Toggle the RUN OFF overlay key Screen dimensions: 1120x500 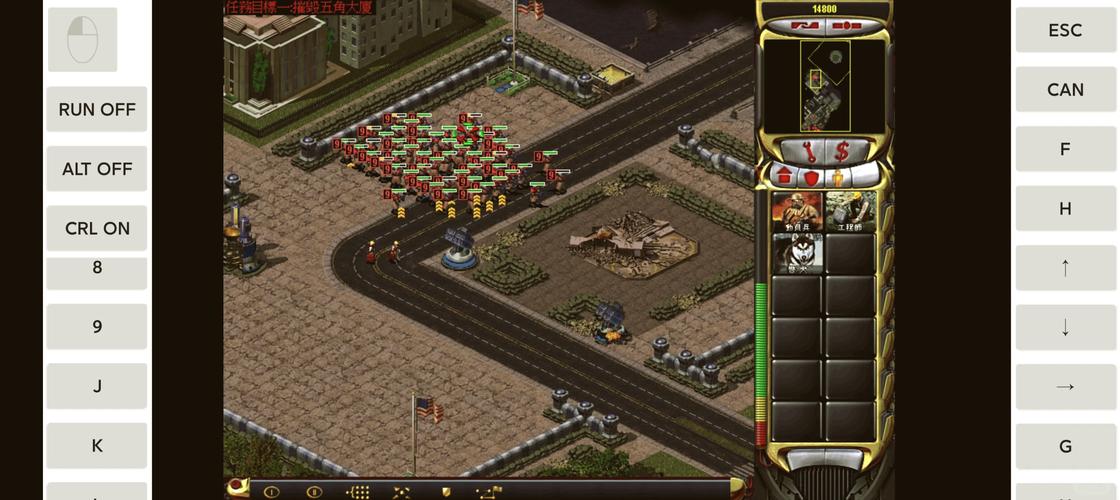[97, 109]
